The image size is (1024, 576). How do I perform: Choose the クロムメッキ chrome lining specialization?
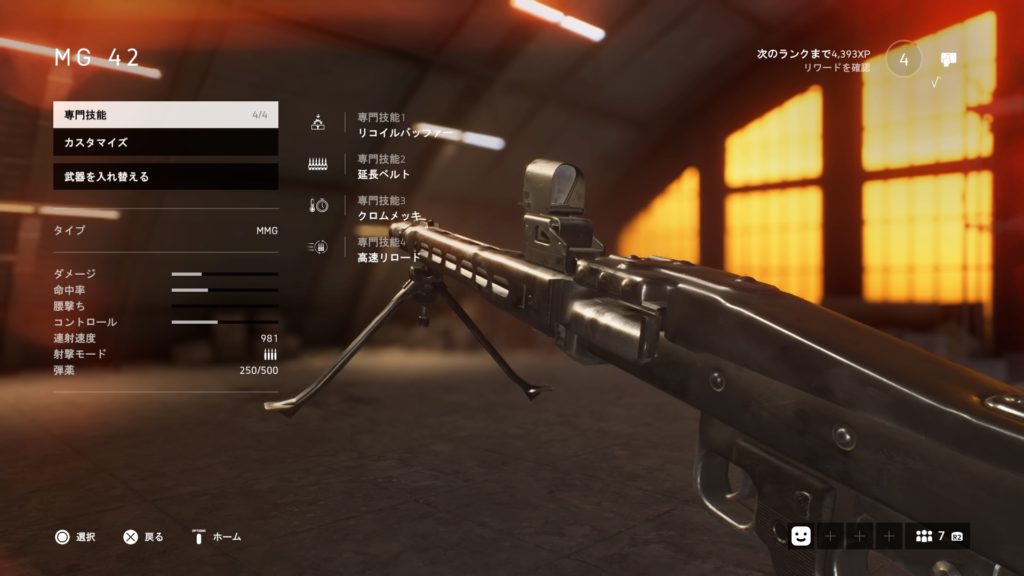pos(389,216)
